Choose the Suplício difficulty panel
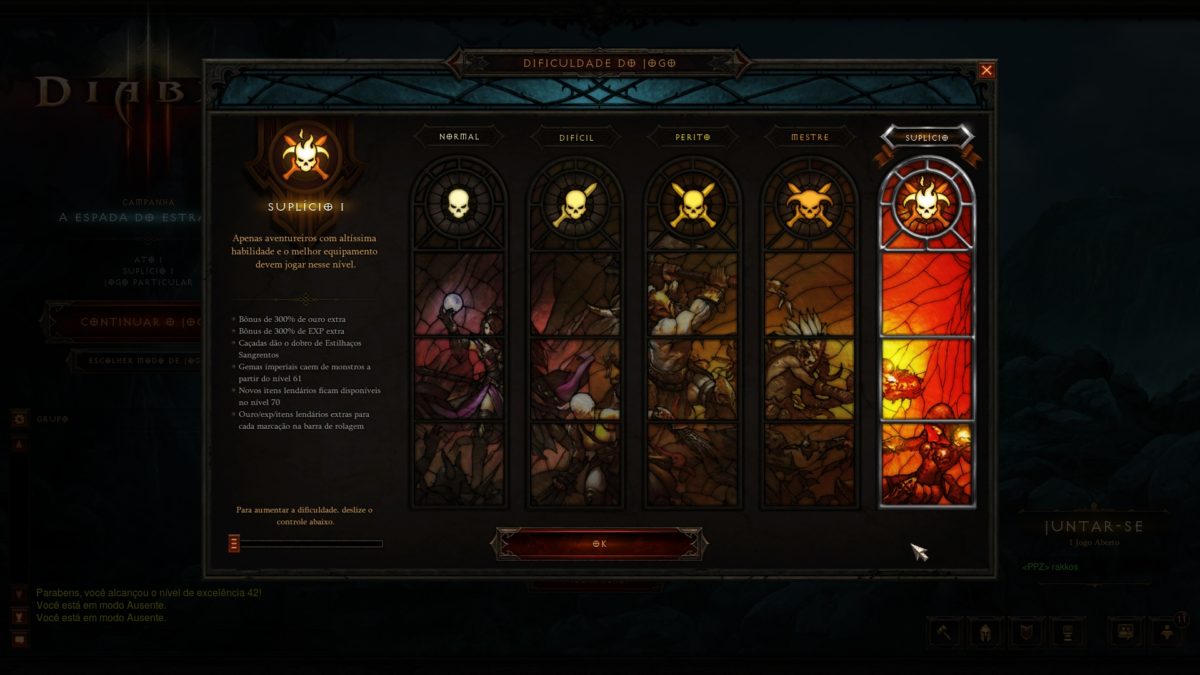Screen dimensions: 1200x675 pyautogui.click(x=927, y=330)
